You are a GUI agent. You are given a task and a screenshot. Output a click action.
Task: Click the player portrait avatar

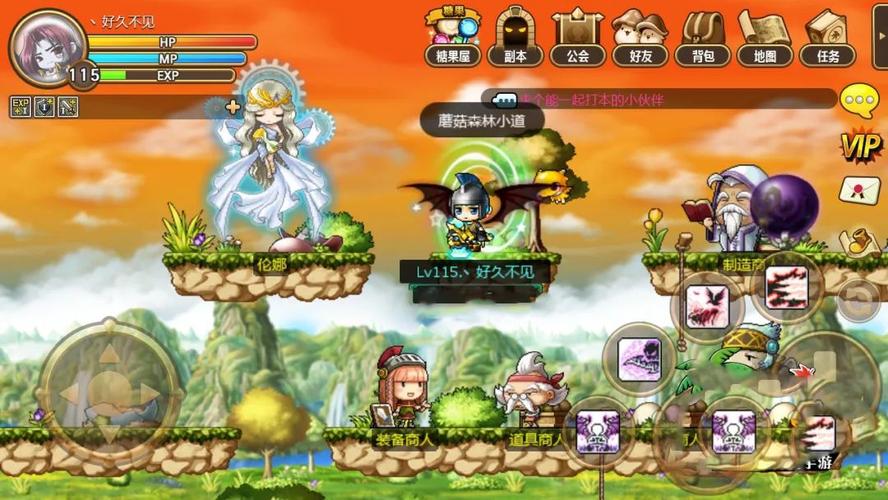[46, 45]
